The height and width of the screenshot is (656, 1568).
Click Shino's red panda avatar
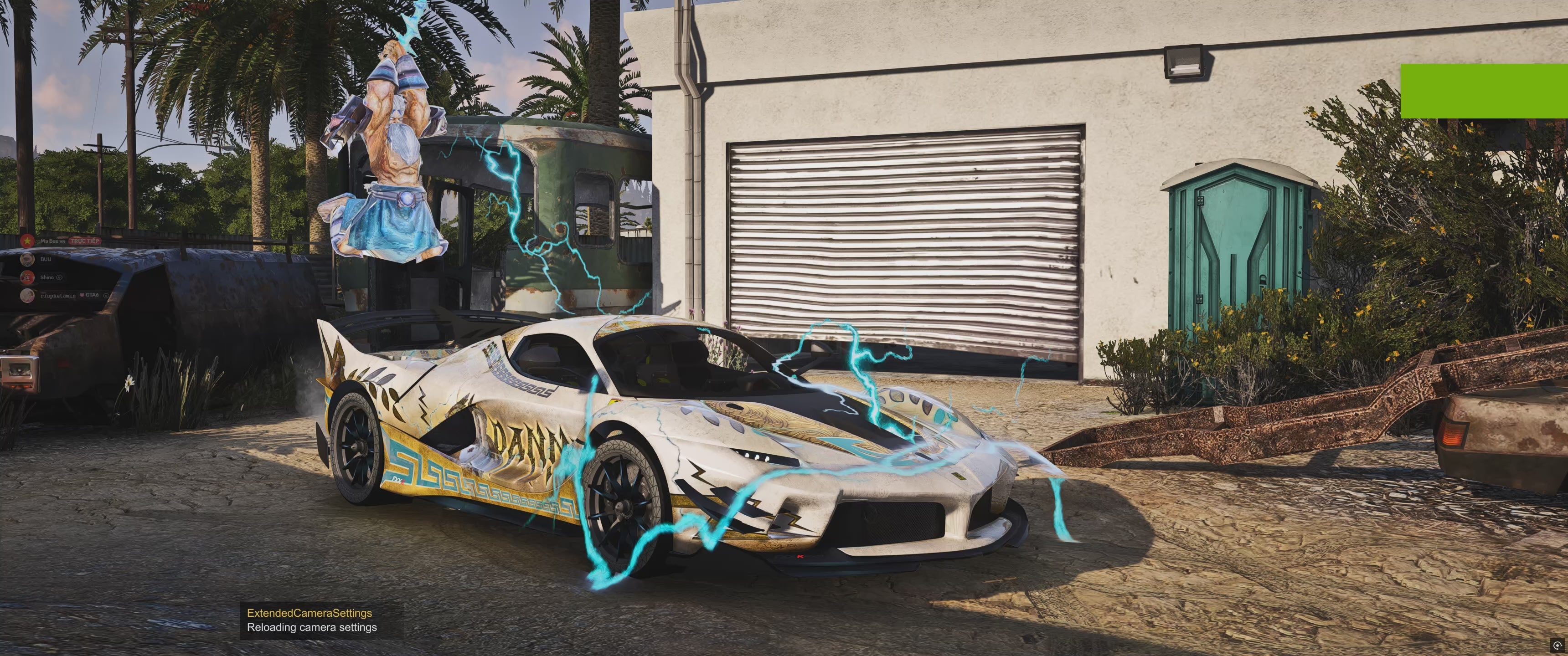[27, 277]
